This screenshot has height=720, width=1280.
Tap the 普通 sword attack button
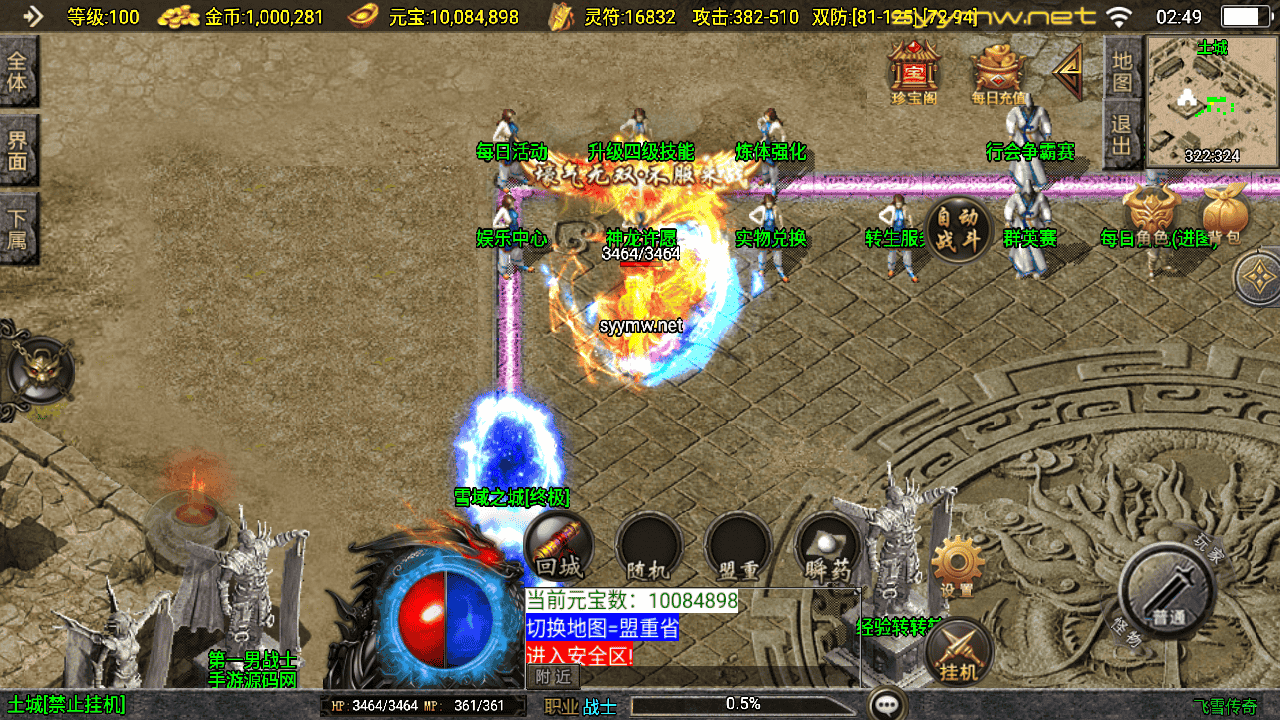(1167, 590)
